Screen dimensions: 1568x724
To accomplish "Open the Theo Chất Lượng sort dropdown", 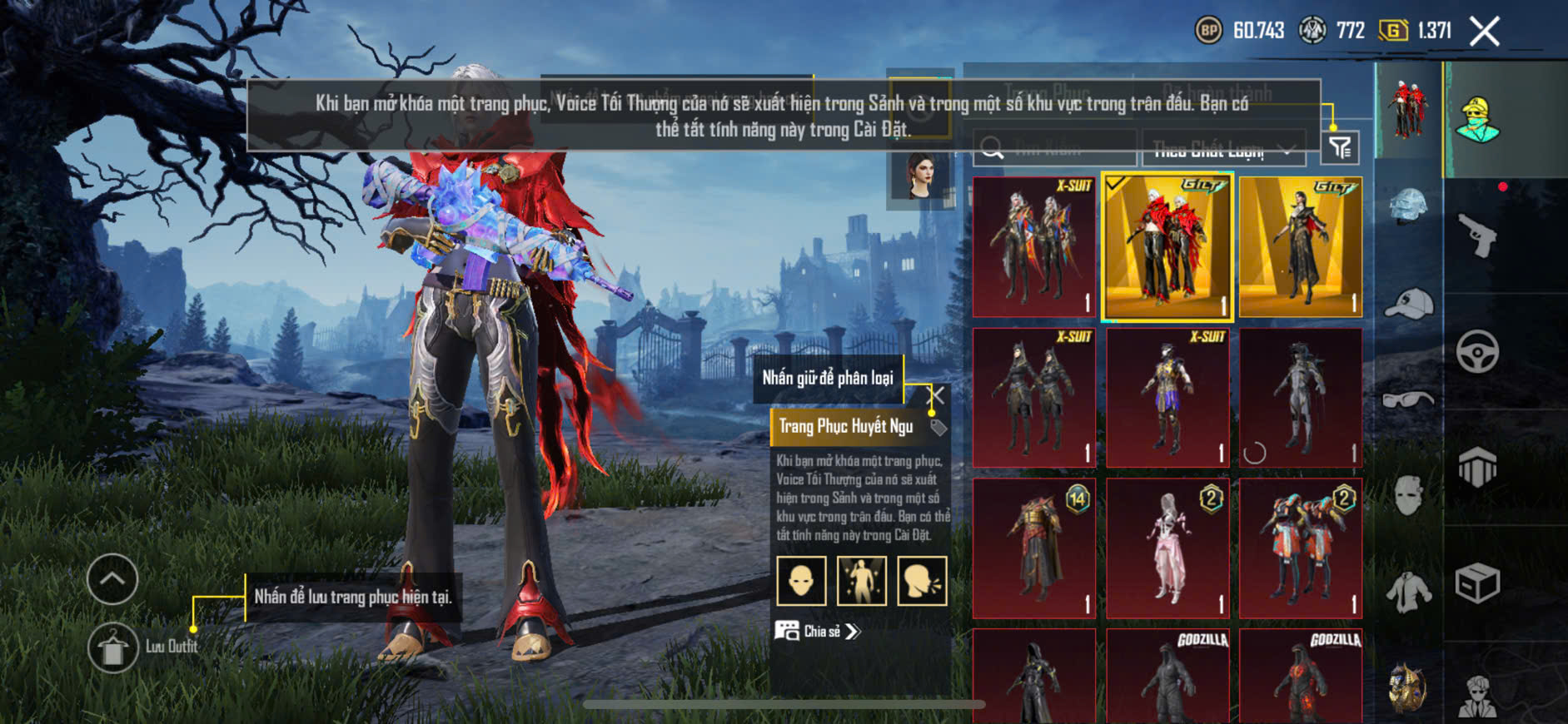I will 1222,150.
